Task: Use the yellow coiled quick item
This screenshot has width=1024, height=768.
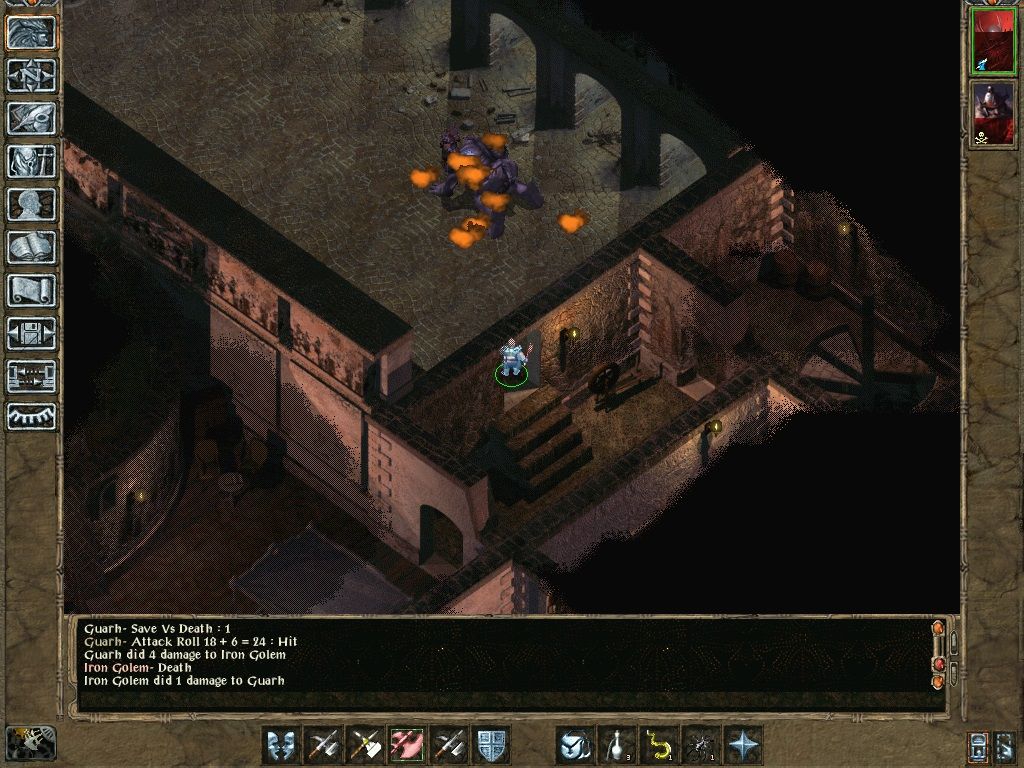Action: pyautogui.click(x=659, y=745)
